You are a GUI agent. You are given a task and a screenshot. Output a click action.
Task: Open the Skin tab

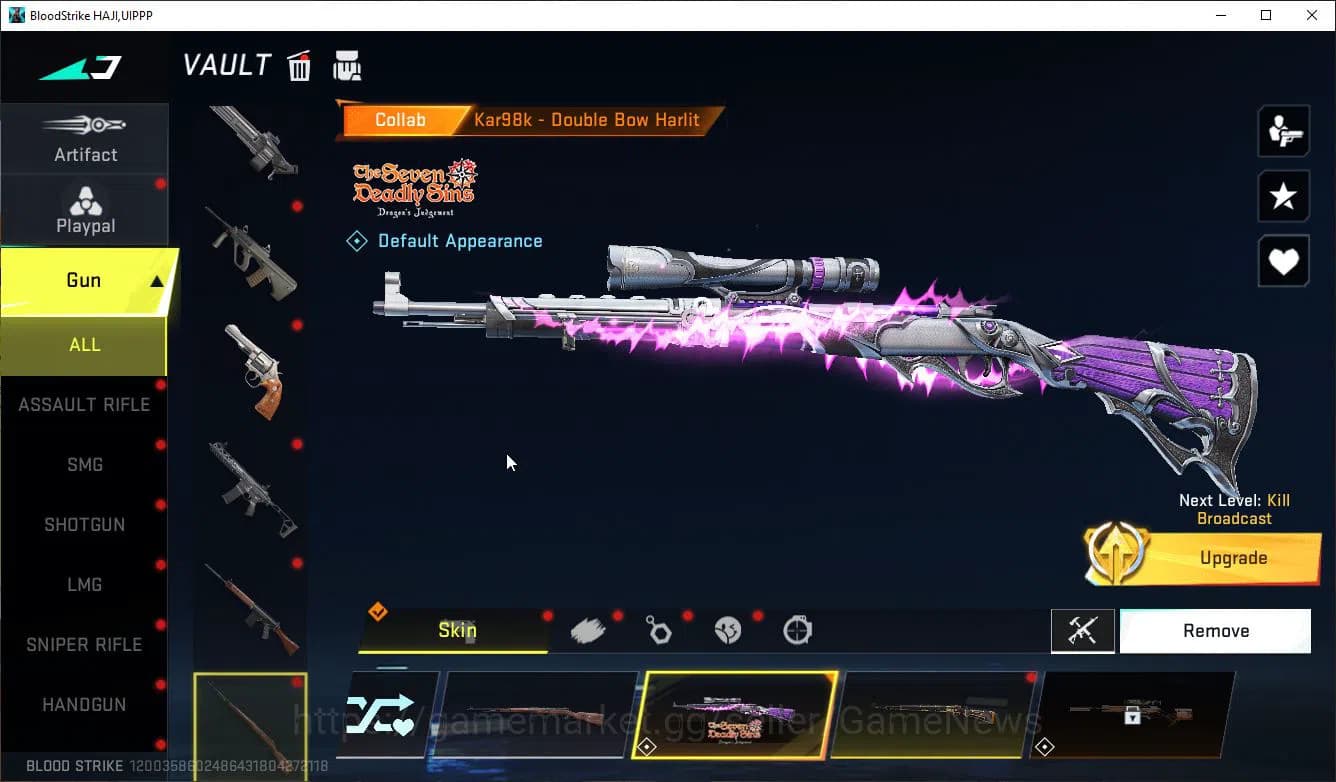457,630
